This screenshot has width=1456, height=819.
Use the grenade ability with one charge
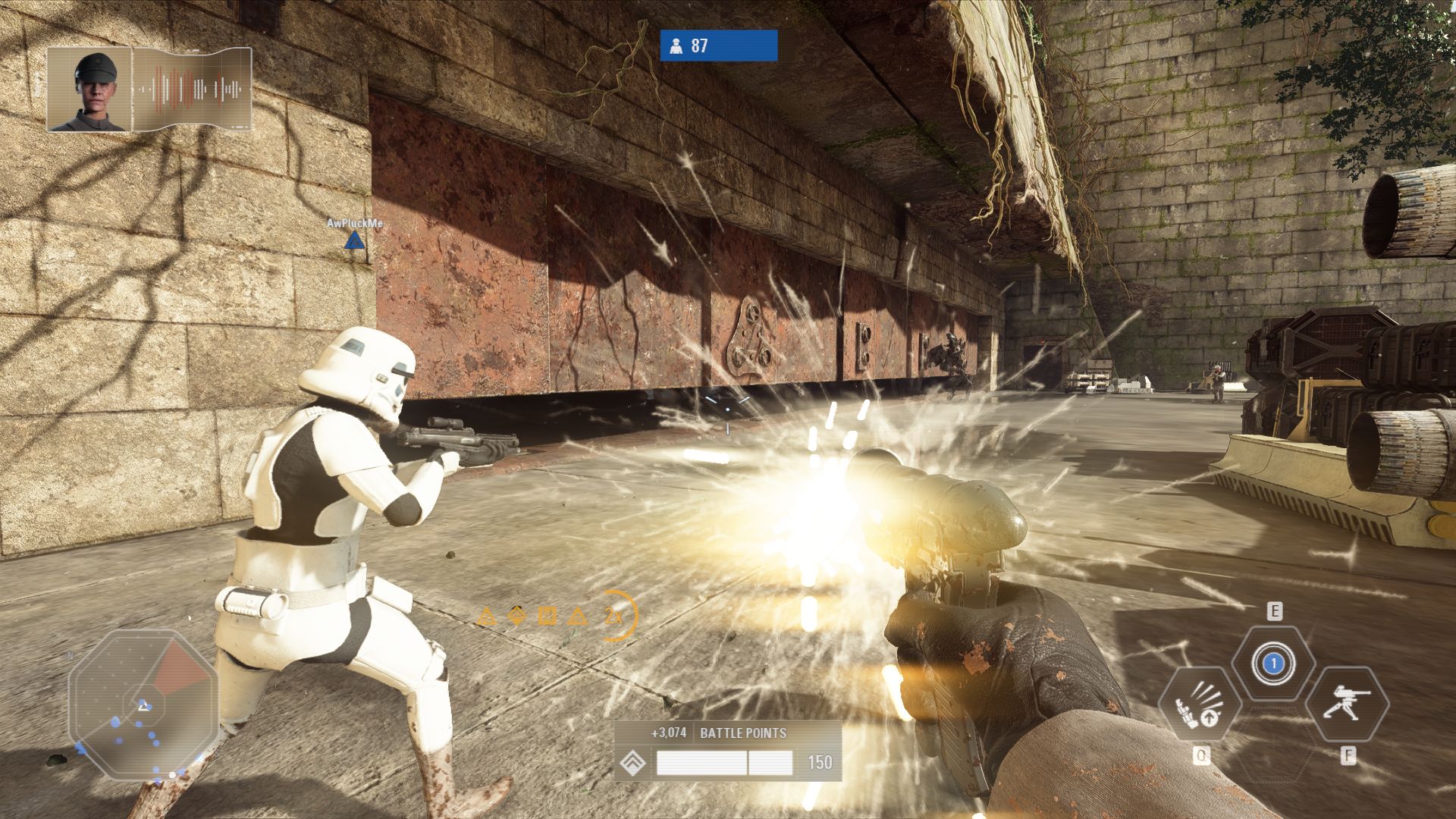tap(1274, 664)
